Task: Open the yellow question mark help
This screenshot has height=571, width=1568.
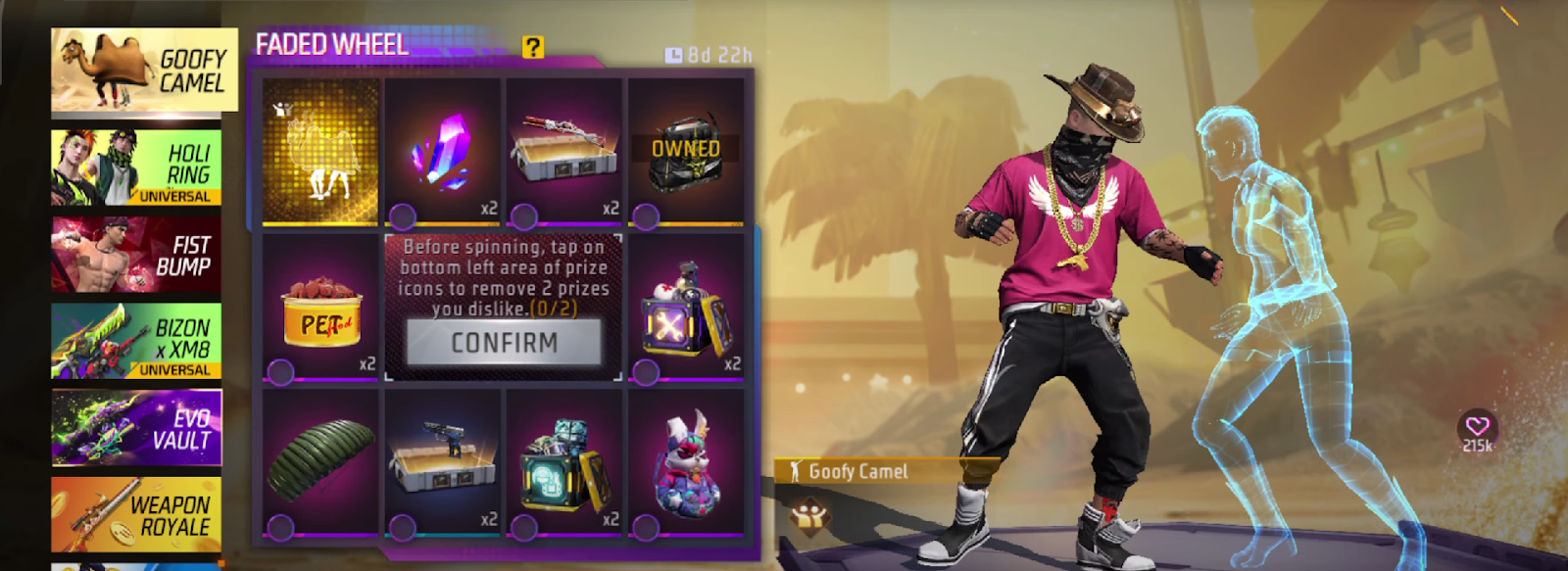Action: point(532,47)
